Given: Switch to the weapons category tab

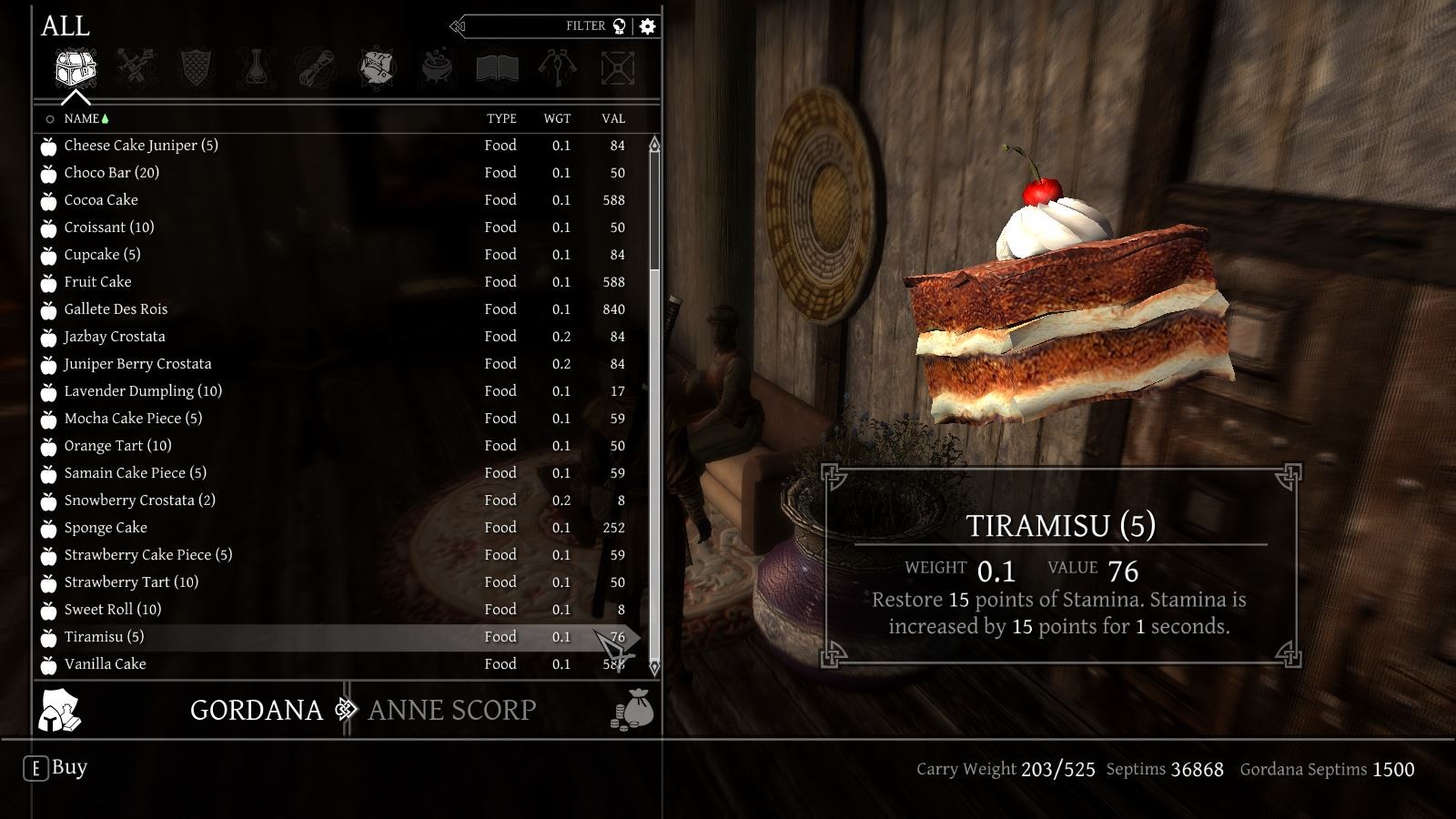Looking at the screenshot, I should (136, 68).
